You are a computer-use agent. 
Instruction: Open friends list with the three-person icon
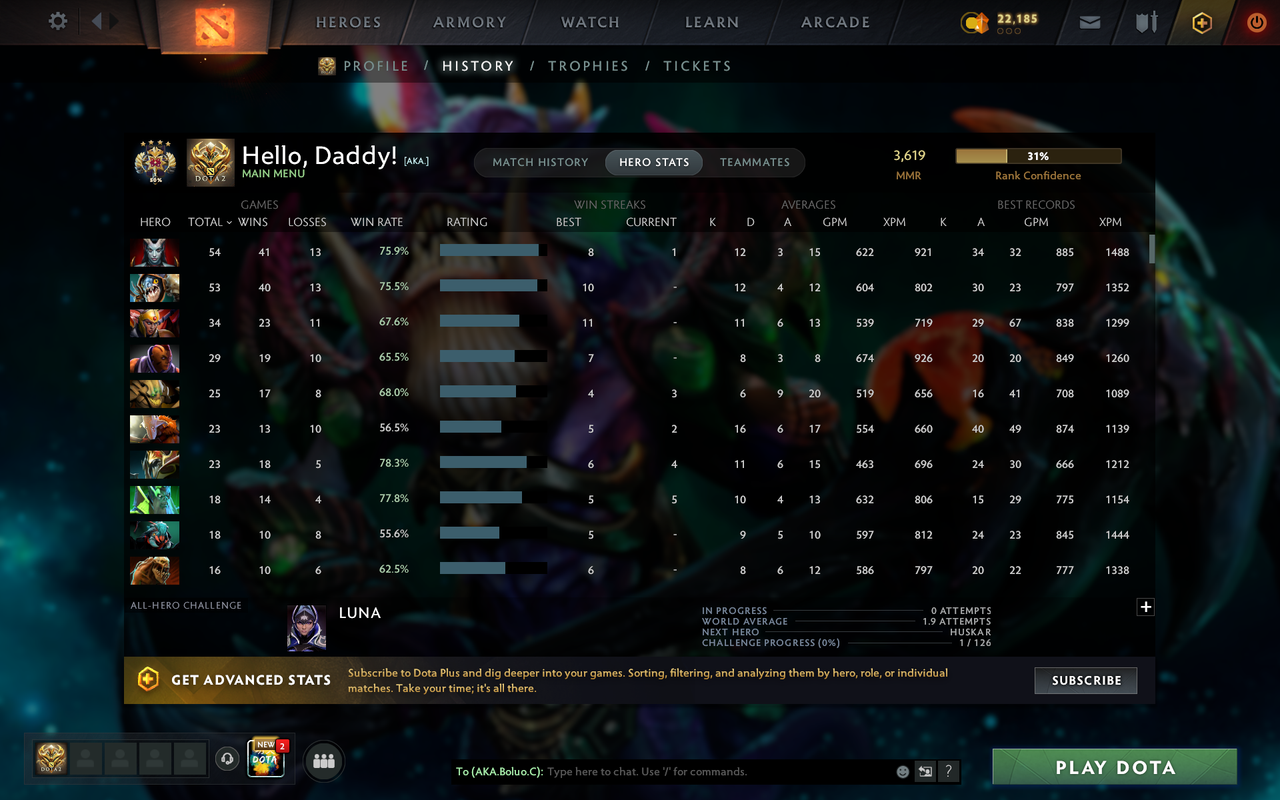click(323, 760)
